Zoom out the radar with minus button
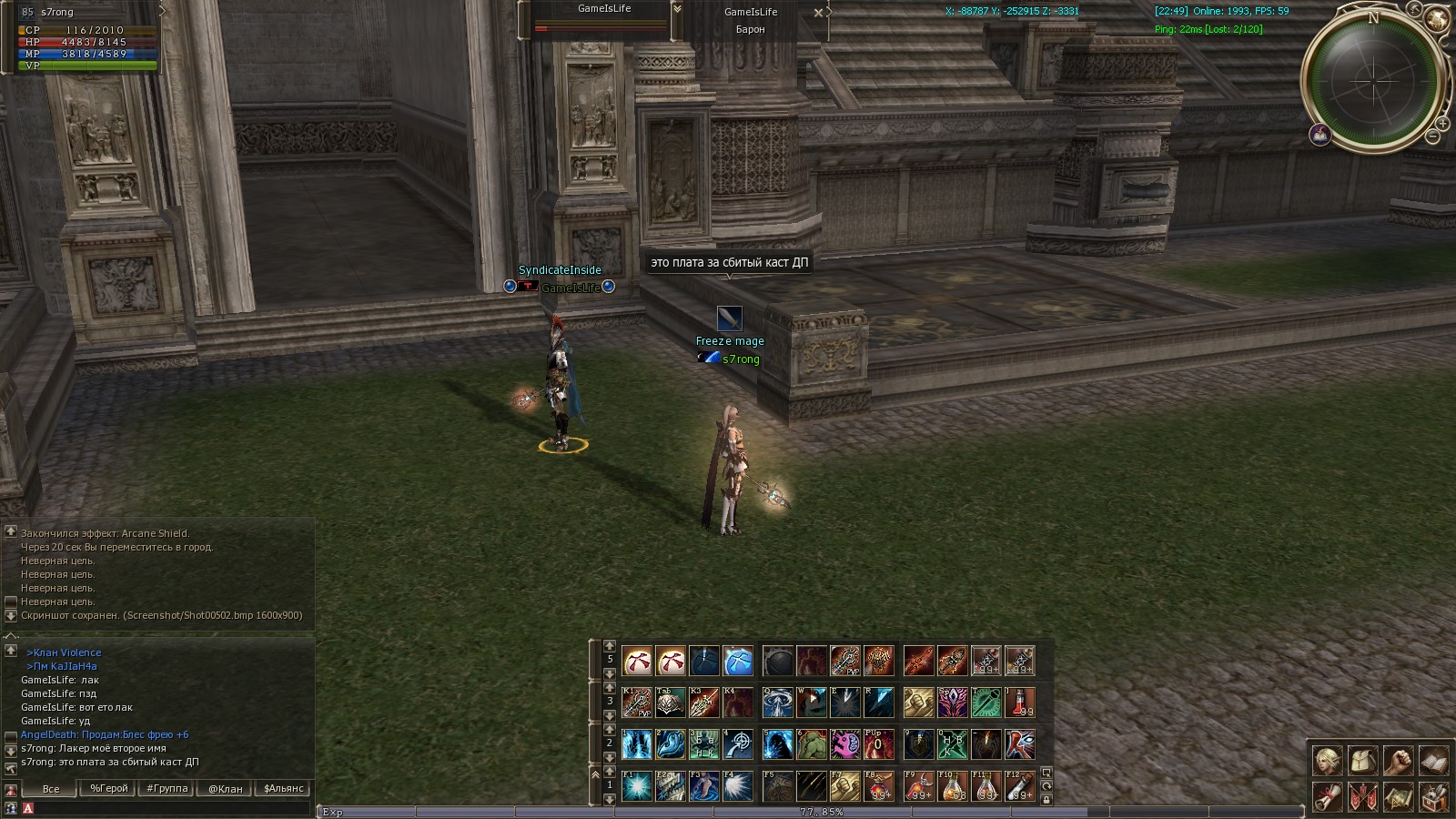This screenshot has height=819, width=1456. [1432, 136]
